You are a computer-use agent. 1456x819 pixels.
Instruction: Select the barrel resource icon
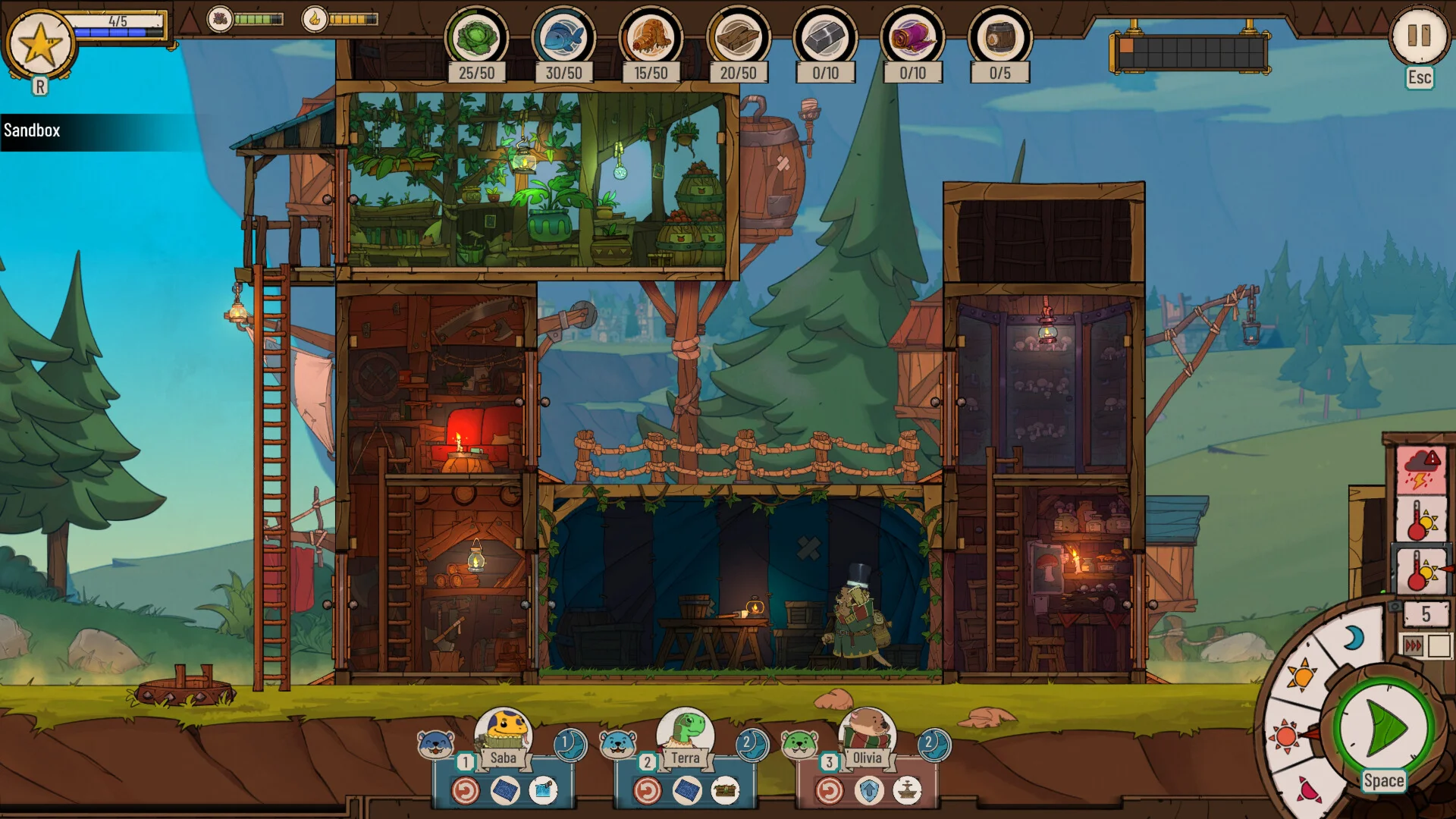pos(999,37)
